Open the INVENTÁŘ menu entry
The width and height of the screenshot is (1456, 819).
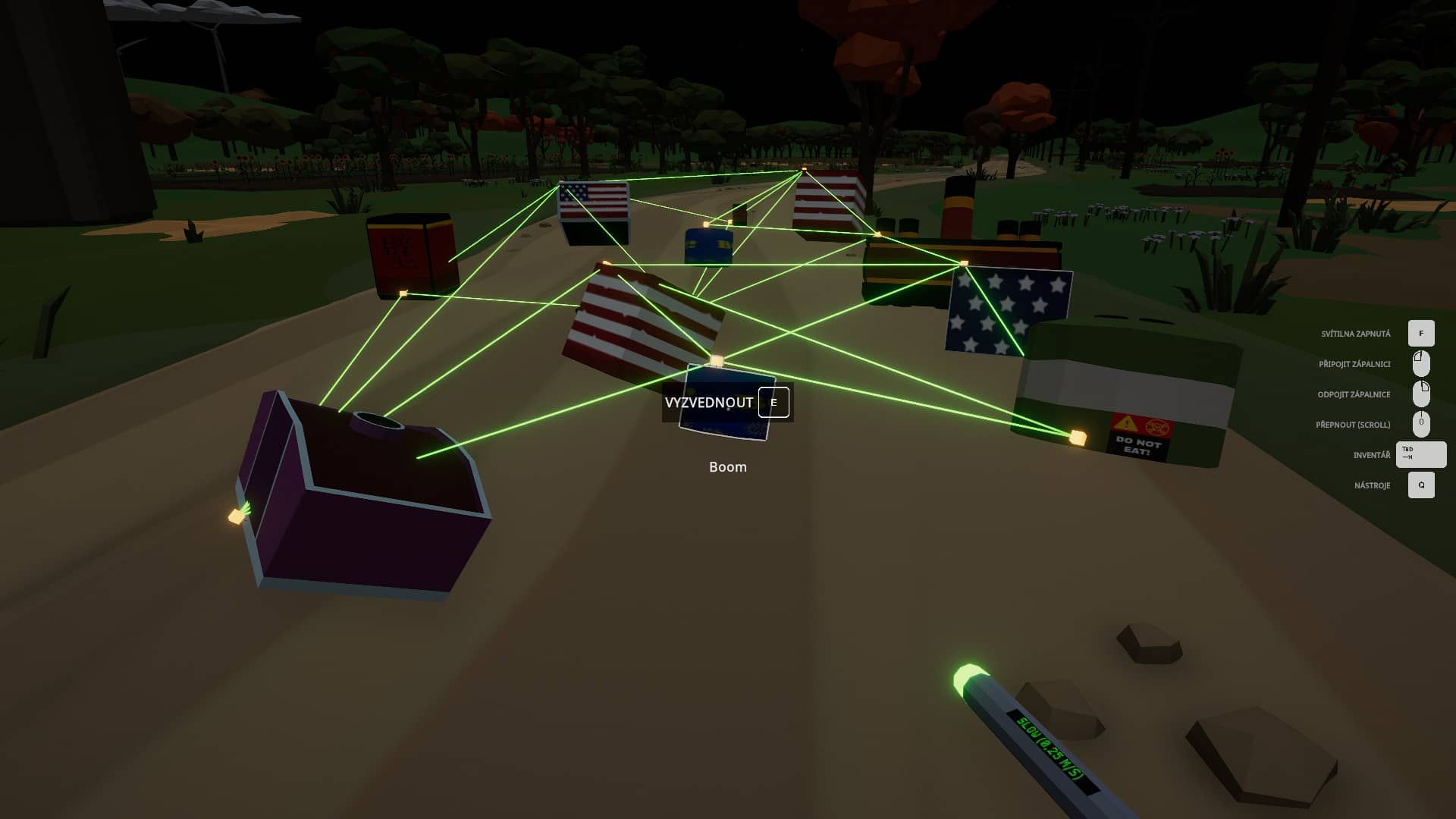coord(1373,454)
